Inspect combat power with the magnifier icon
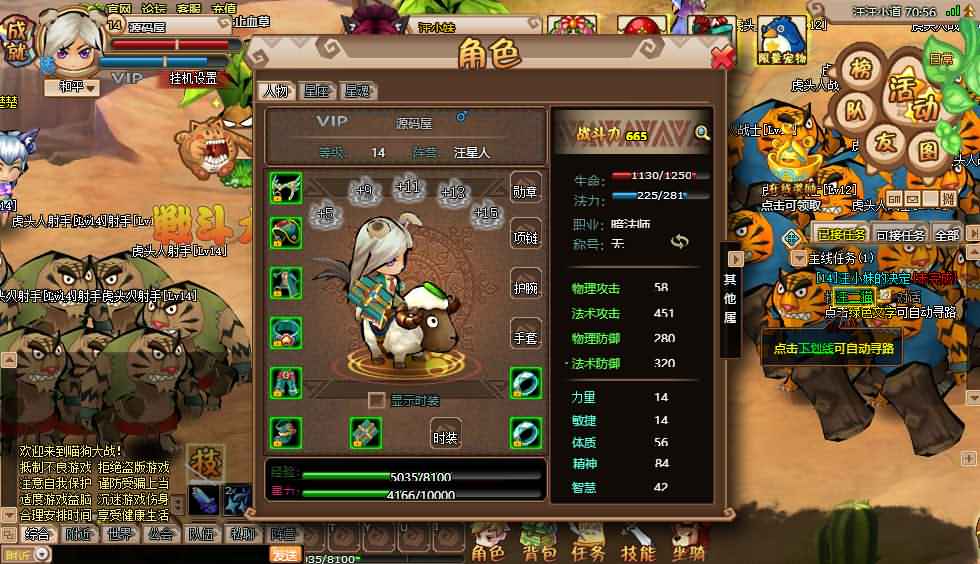The height and width of the screenshot is (564, 980). point(702,133)
